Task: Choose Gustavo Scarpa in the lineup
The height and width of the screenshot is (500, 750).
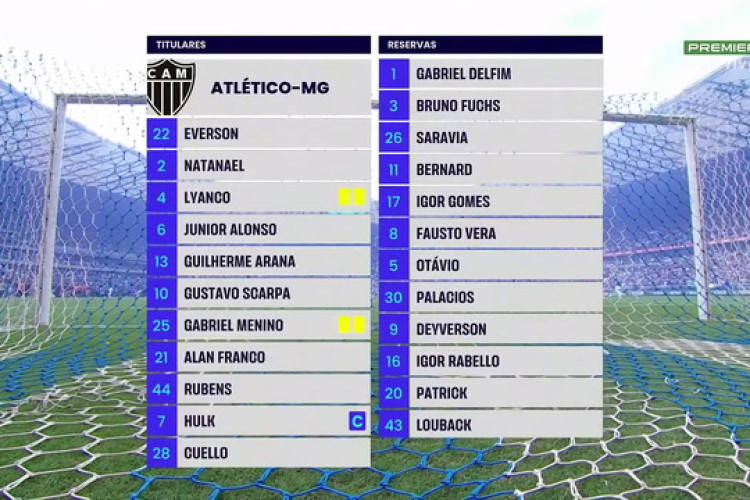Action: (x=258, y=293)
